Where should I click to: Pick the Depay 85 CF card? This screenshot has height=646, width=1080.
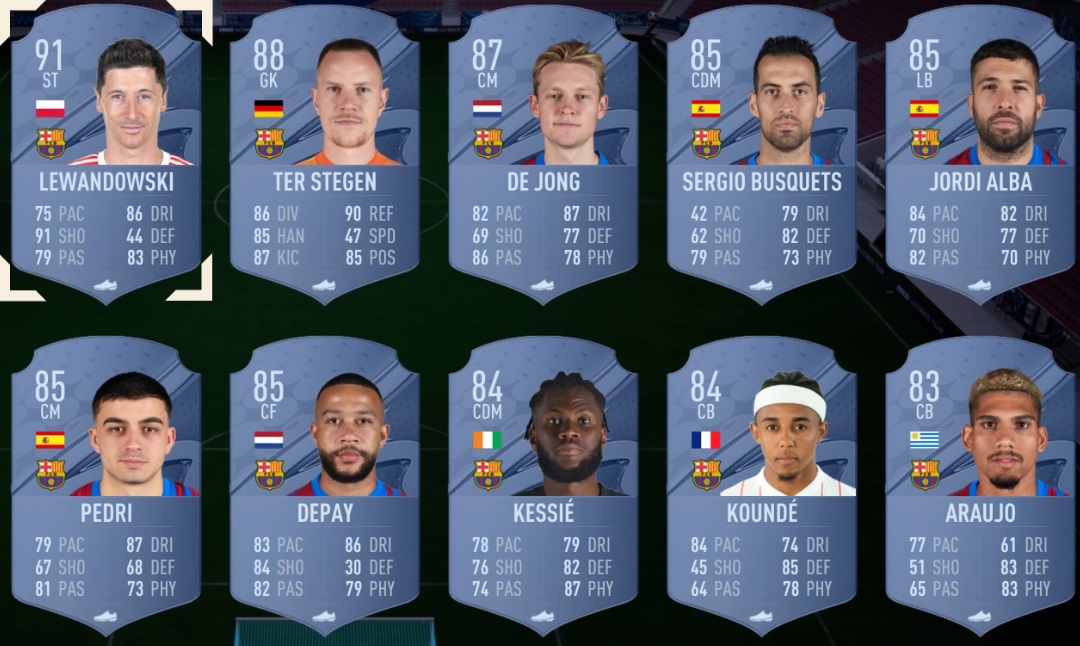(x=325, y=482)
